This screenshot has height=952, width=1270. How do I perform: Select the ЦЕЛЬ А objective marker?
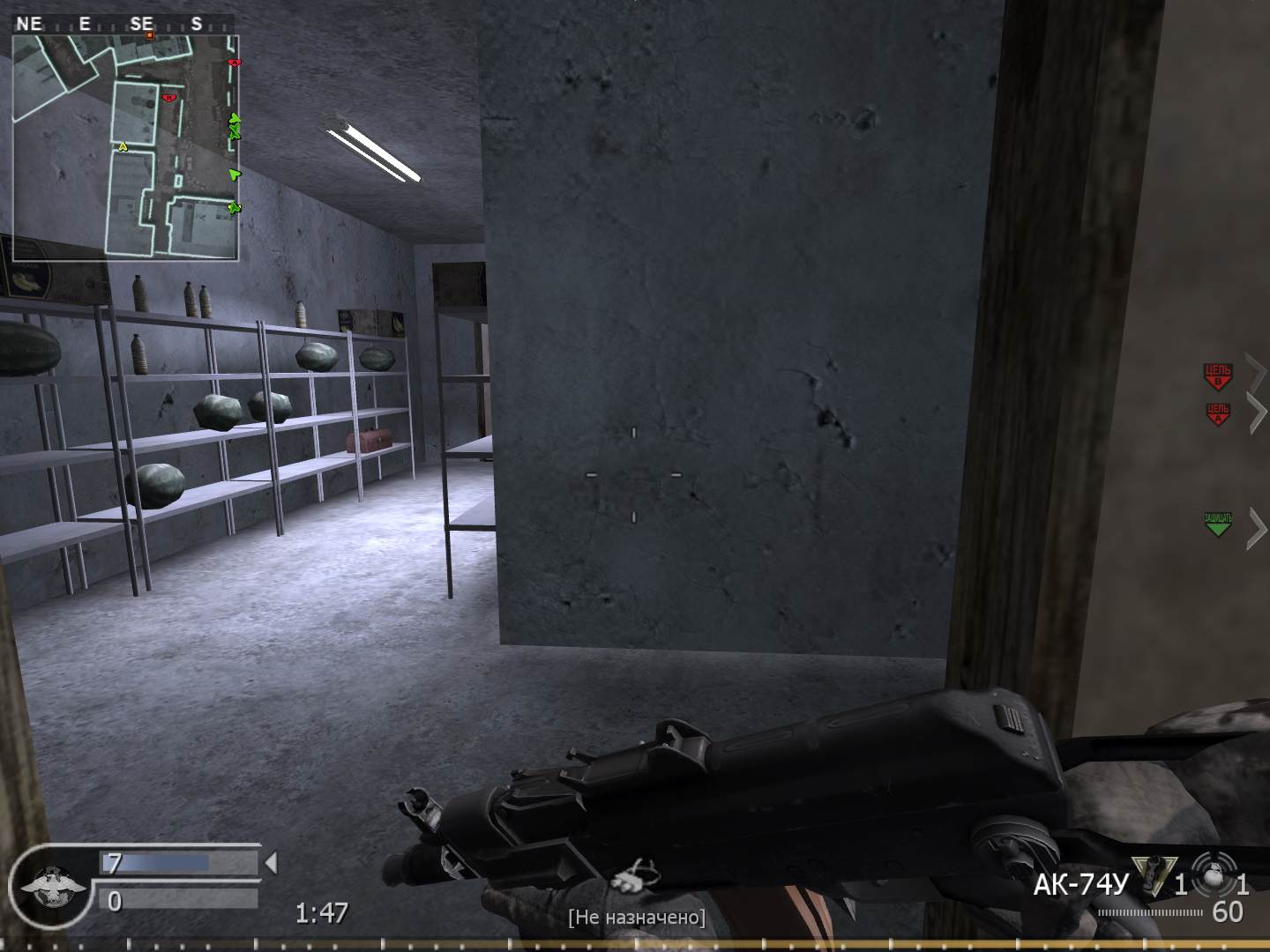click(x=1218, y=413)
